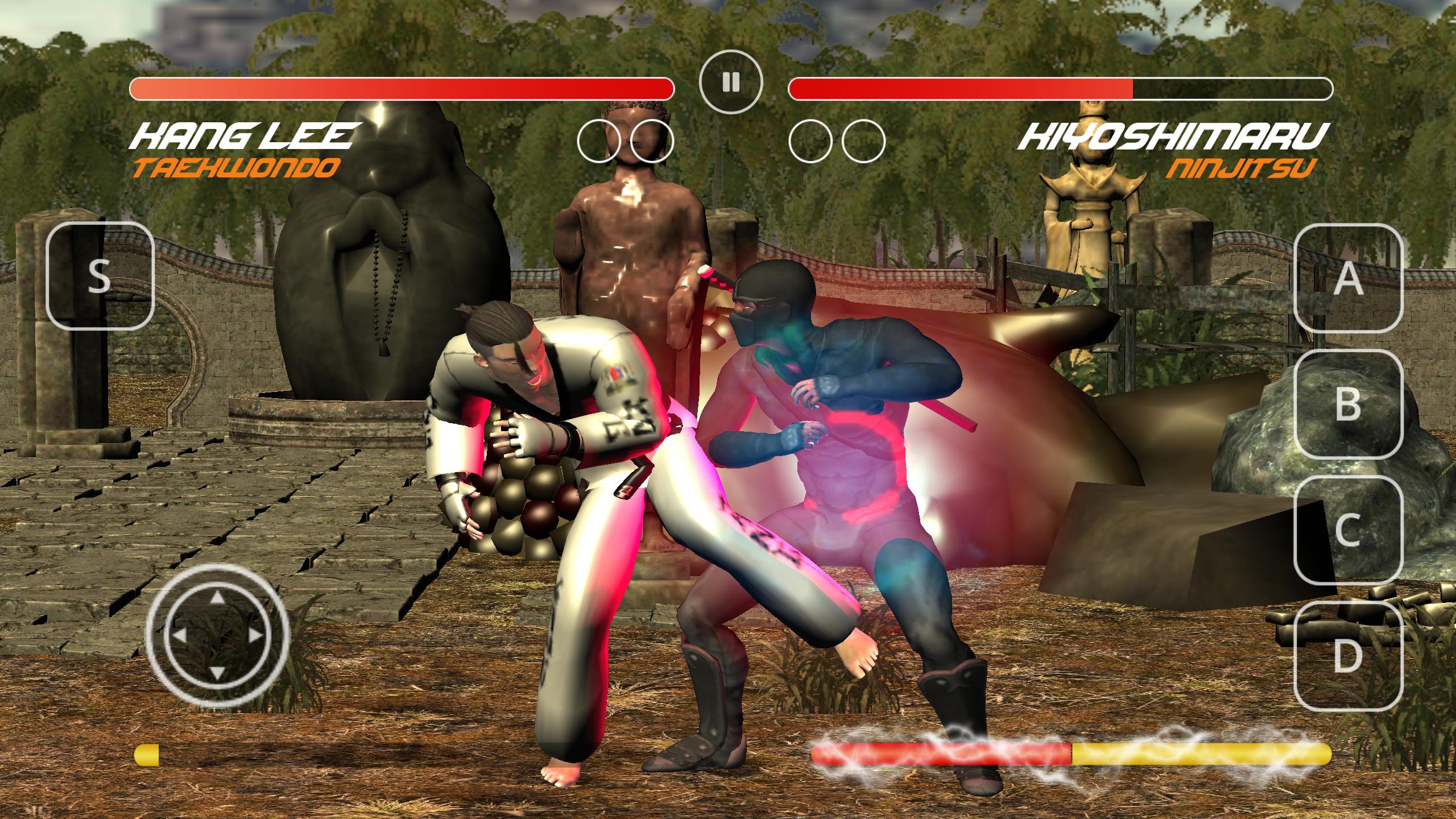1456x819 pixels.
Task: Tap the up arrow on the movement pad
Action: (217, 597)
